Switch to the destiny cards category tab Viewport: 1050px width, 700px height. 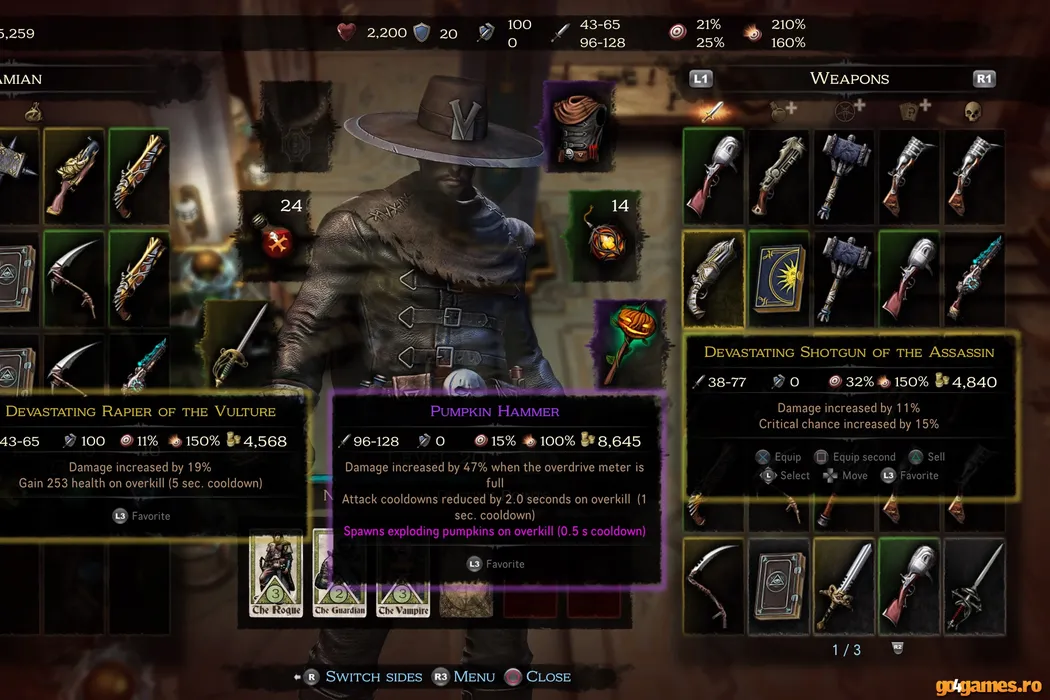(912, 110)
